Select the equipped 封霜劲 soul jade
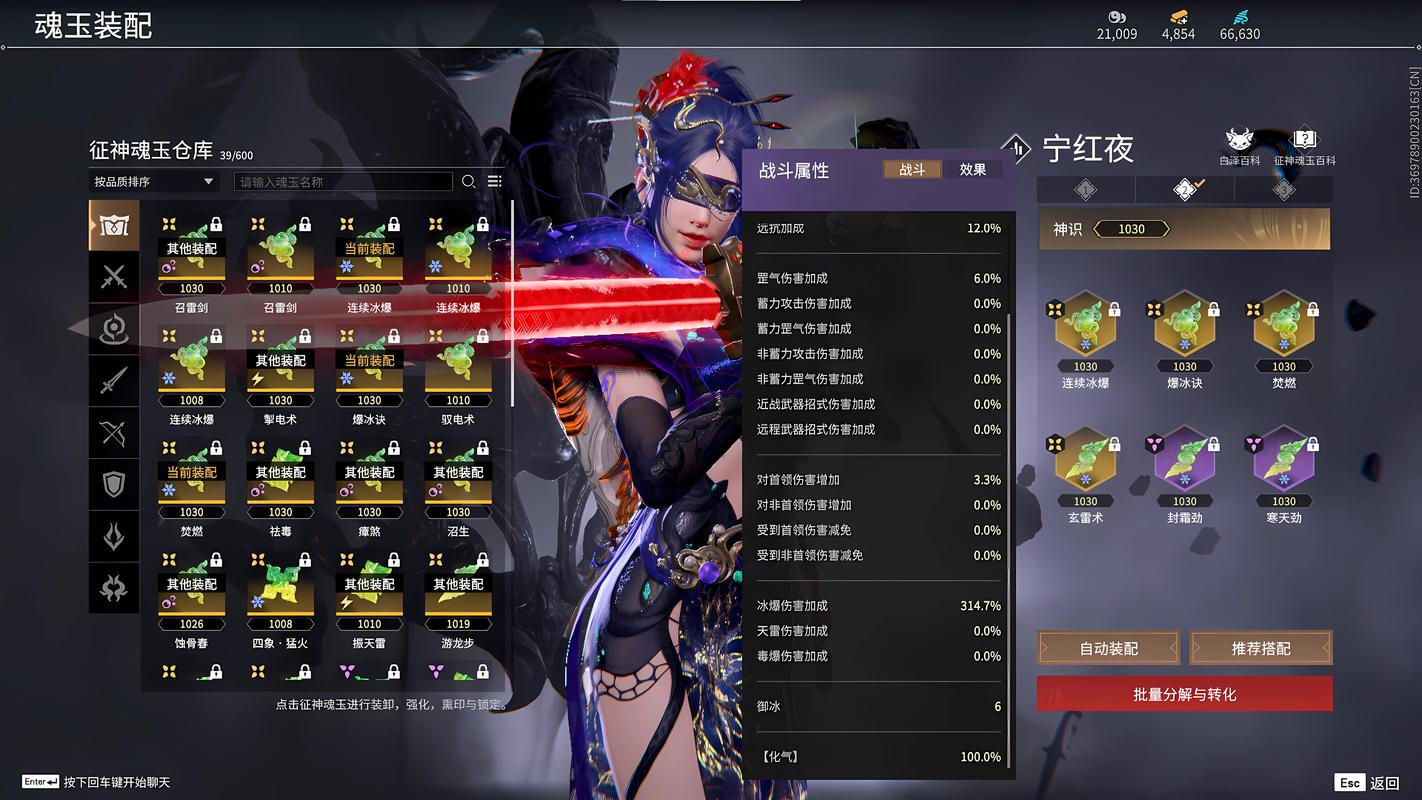 point(1184,467)
